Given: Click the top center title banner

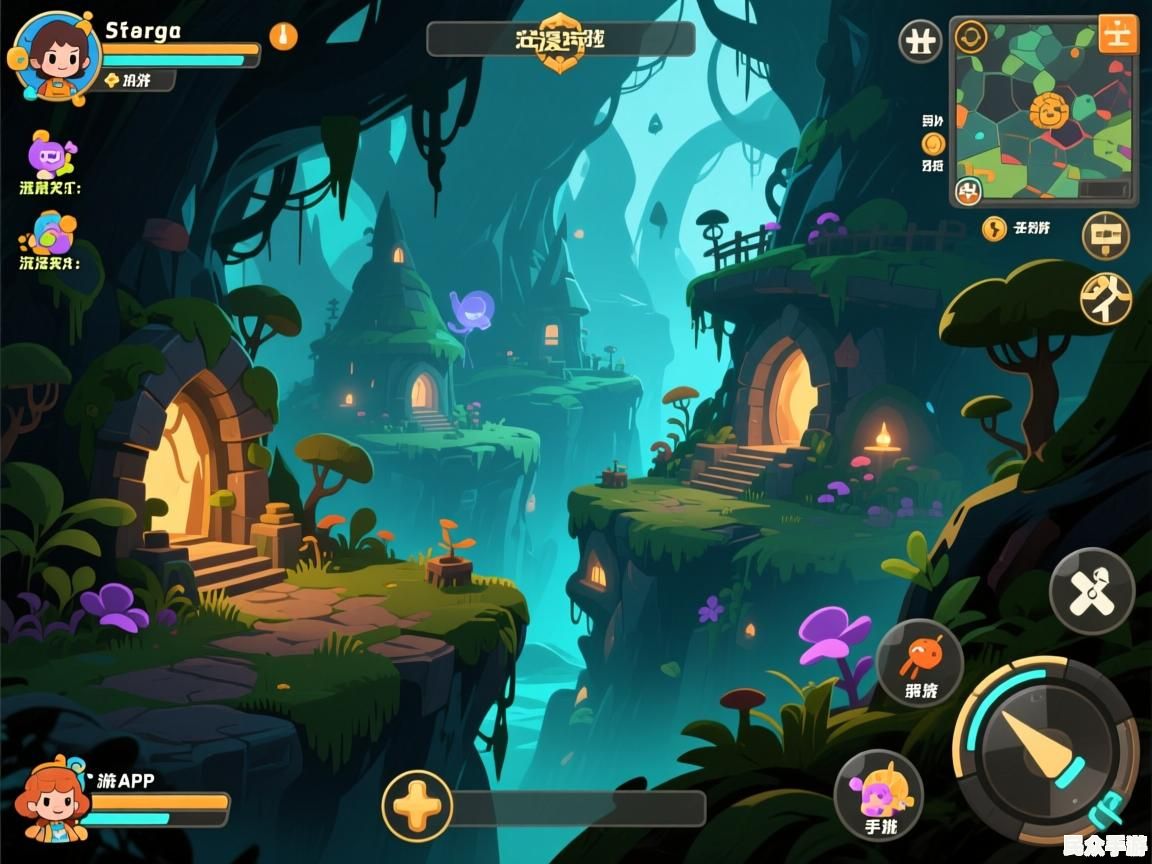Looking at the screenshot, I should point(560,41).
